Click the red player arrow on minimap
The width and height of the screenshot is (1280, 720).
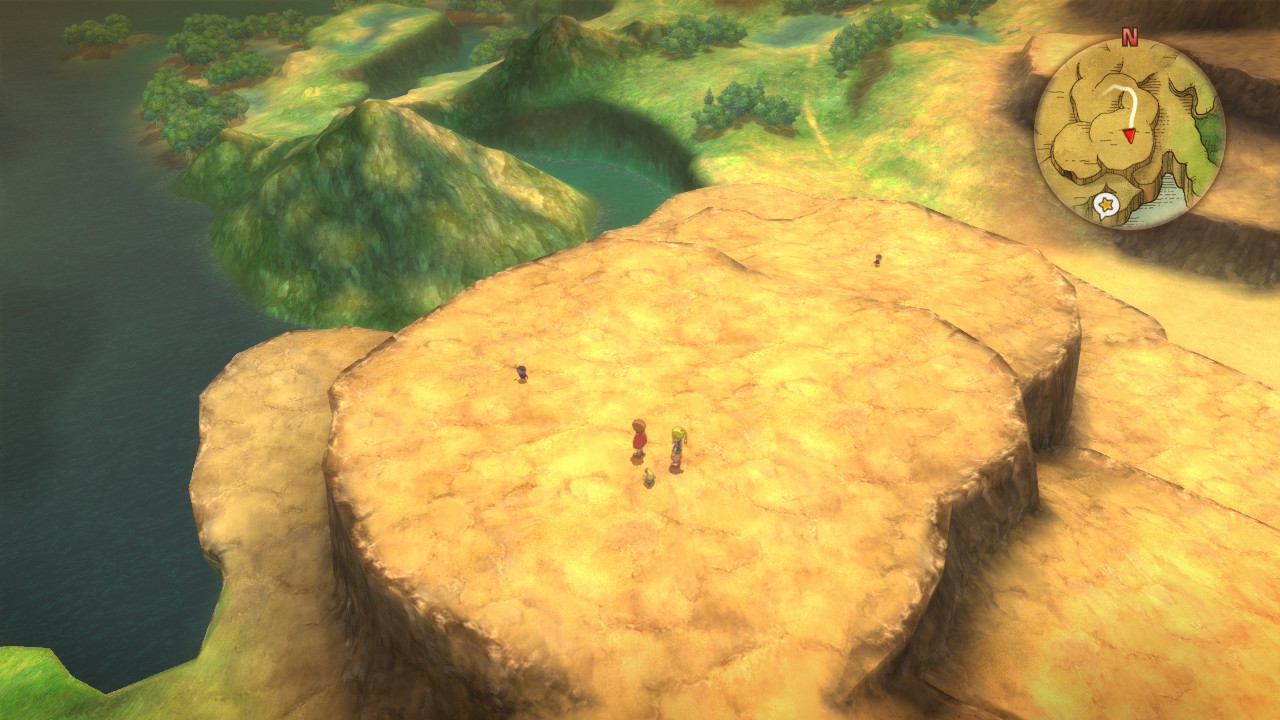1128,135
